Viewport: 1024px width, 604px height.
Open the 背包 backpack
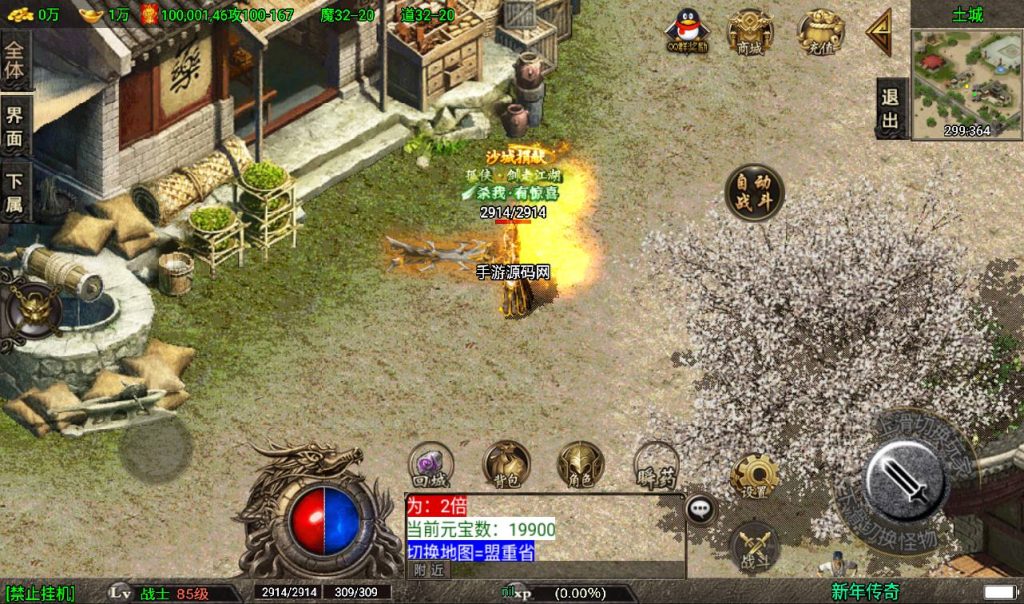click(x=506, y=463)
